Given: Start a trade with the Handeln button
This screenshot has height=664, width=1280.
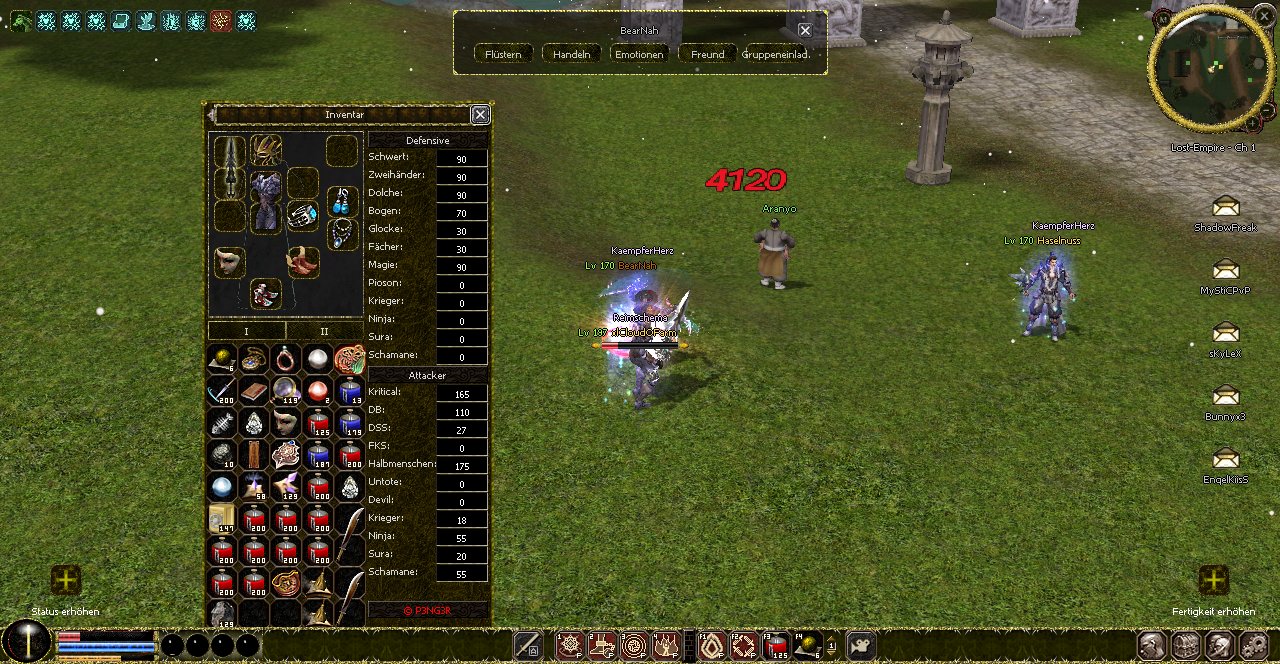Looking at the screenshot, I should pos(572,54).
